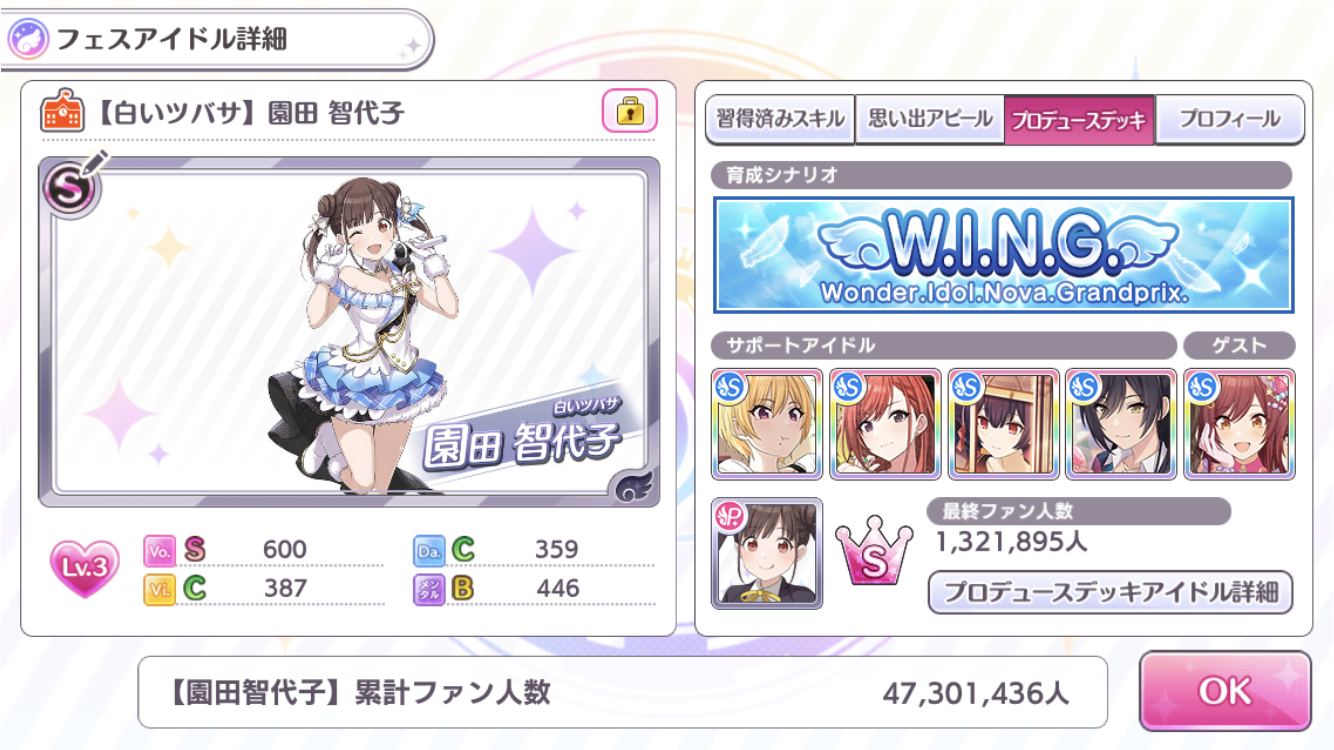Click the school building icon before 白いツバサ title
The image size is (1334, 750).
point(64,111)
